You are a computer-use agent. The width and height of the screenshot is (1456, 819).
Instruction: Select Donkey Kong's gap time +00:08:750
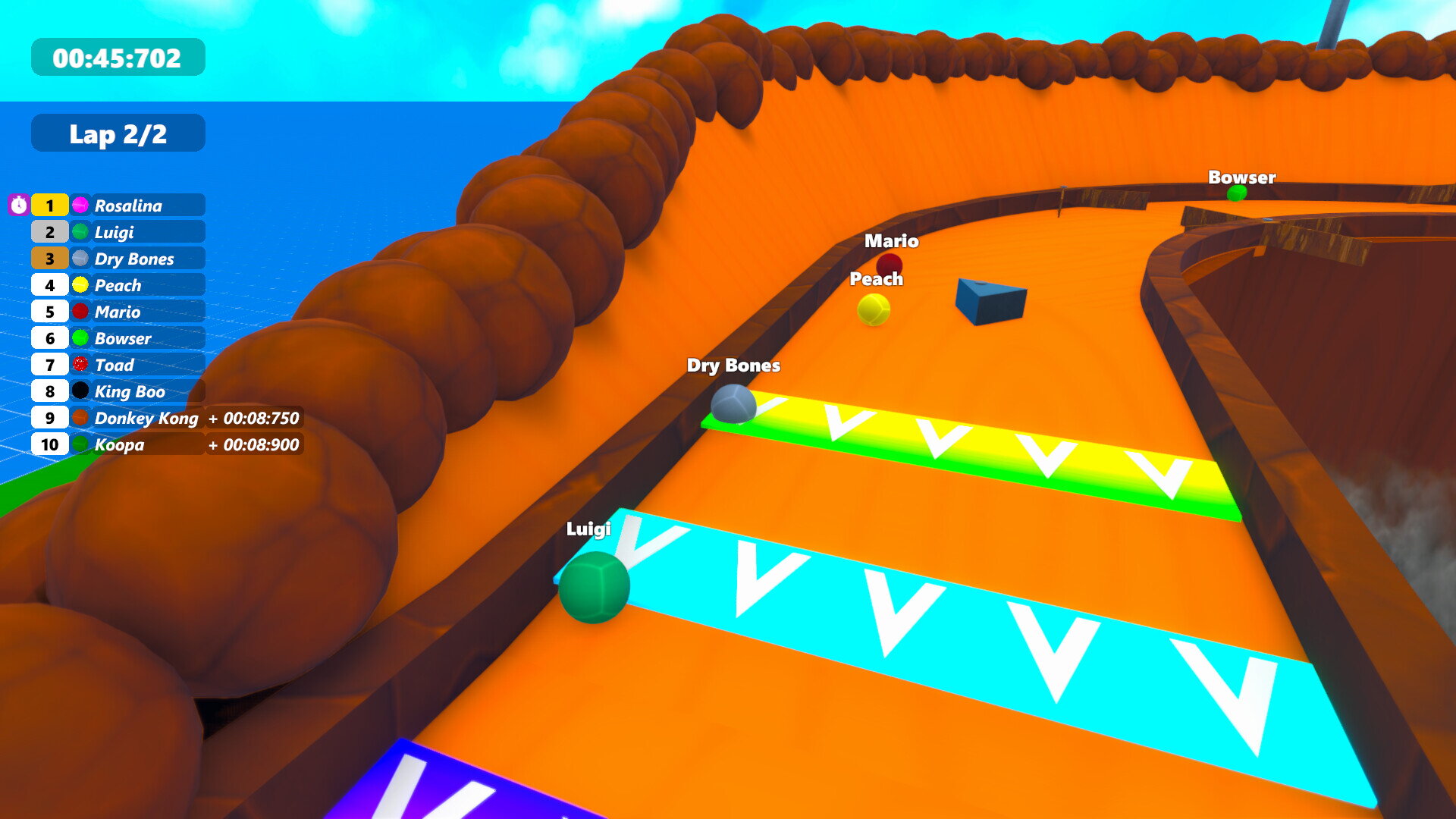pos(253,418)
